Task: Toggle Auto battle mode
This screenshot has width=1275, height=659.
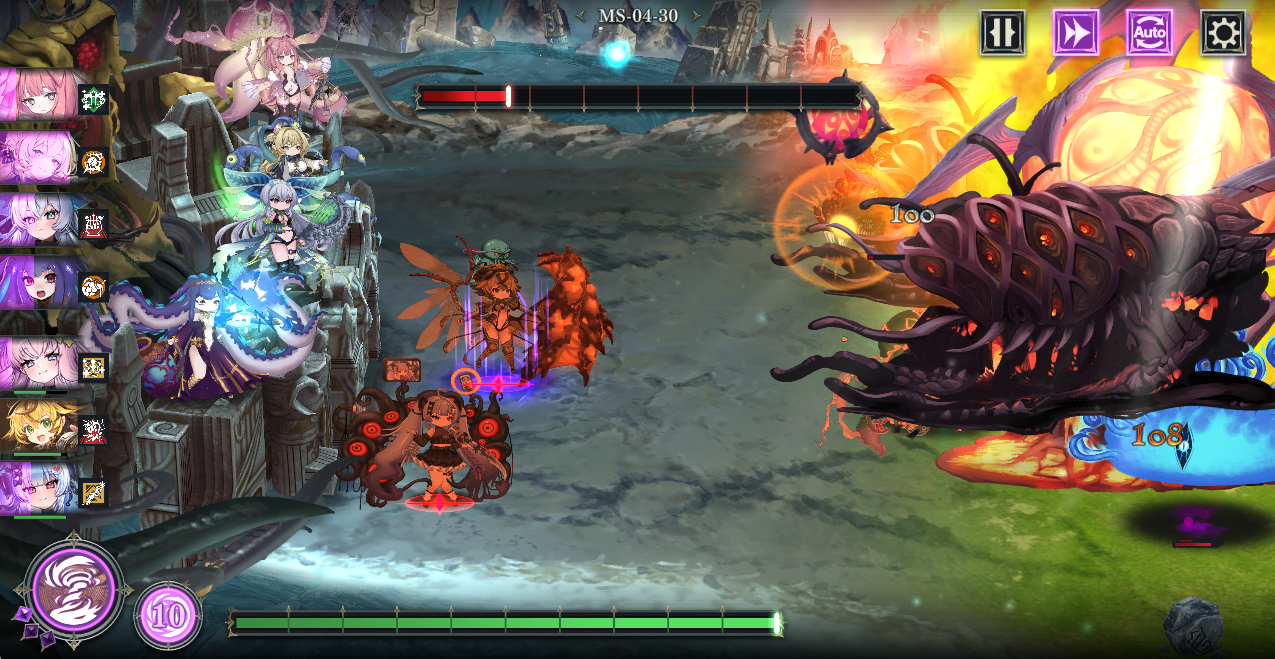Action: [x=1149, y=33]
